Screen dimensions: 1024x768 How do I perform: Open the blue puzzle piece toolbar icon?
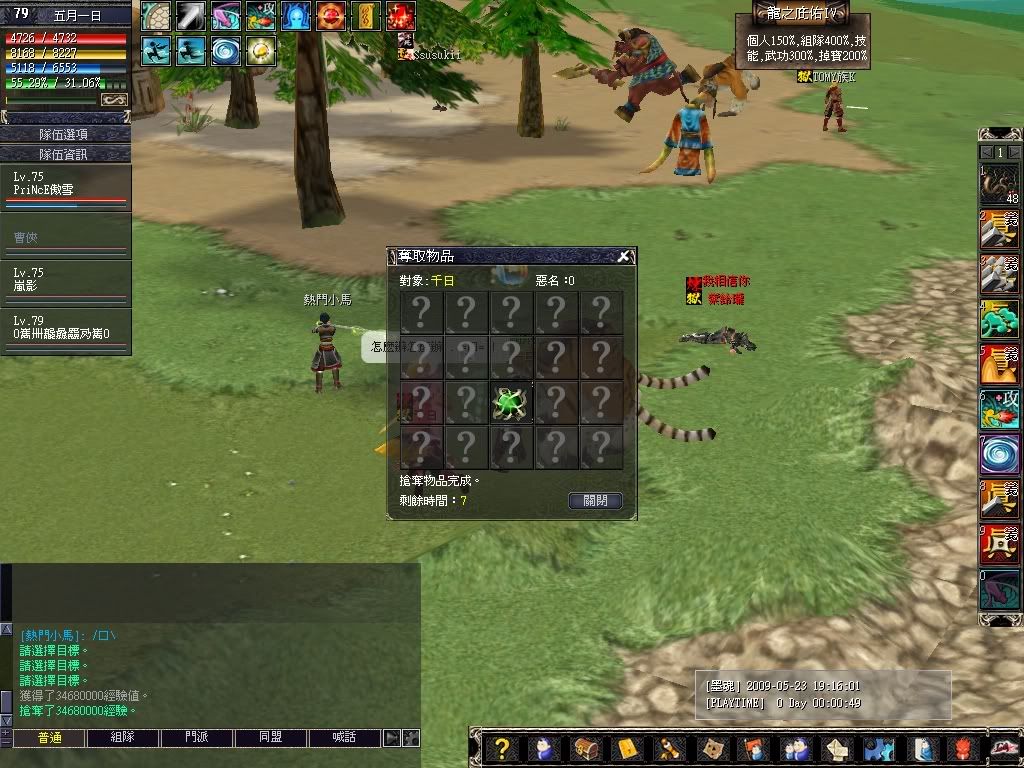pos(877,749)
